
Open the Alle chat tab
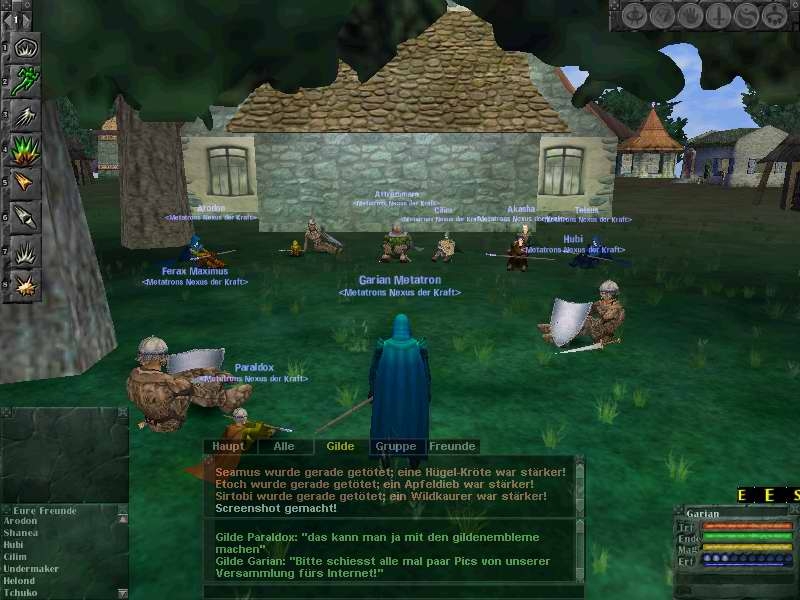tap(284, 446)
